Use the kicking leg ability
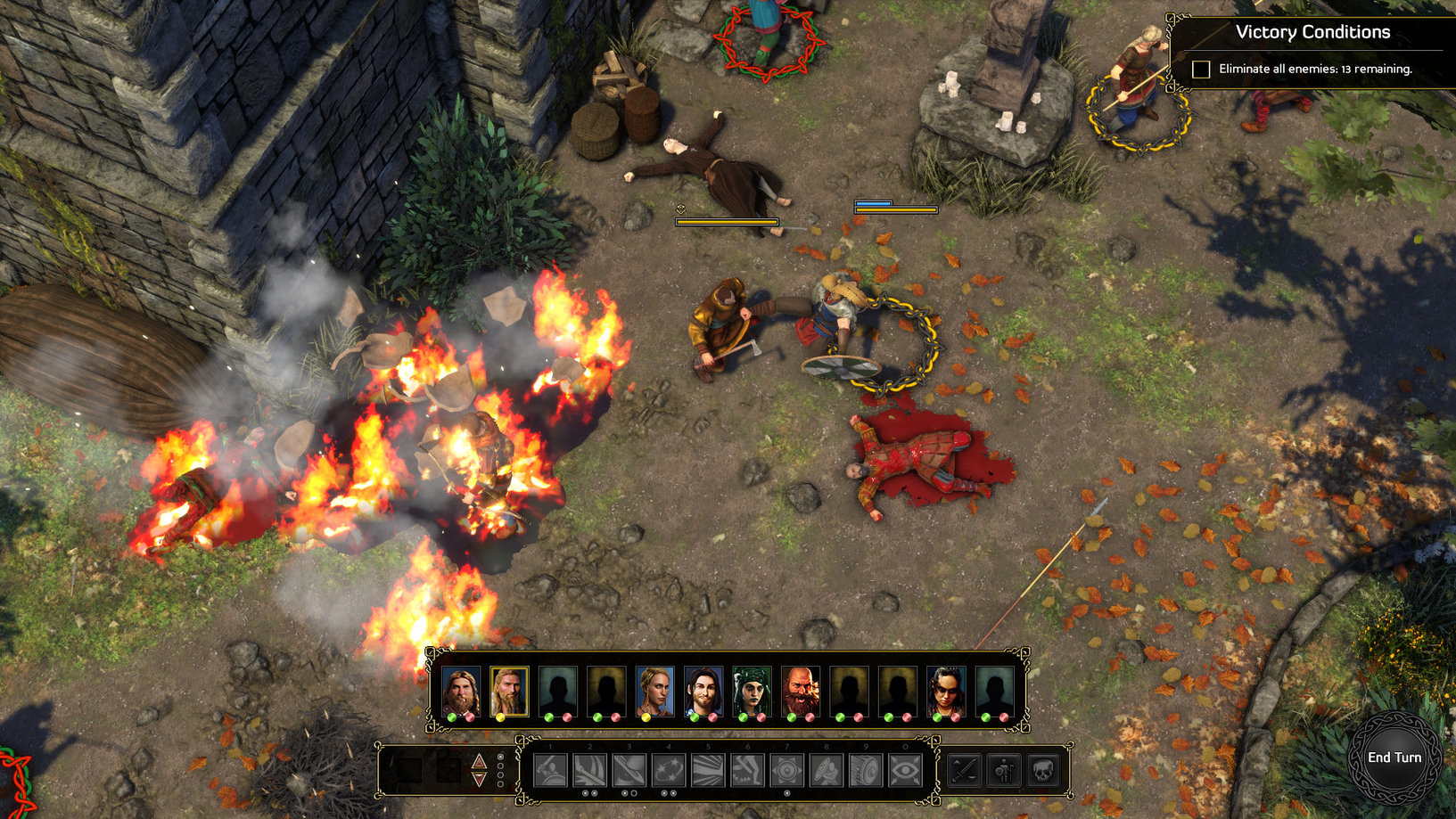1456x819 pixels. 747,771
